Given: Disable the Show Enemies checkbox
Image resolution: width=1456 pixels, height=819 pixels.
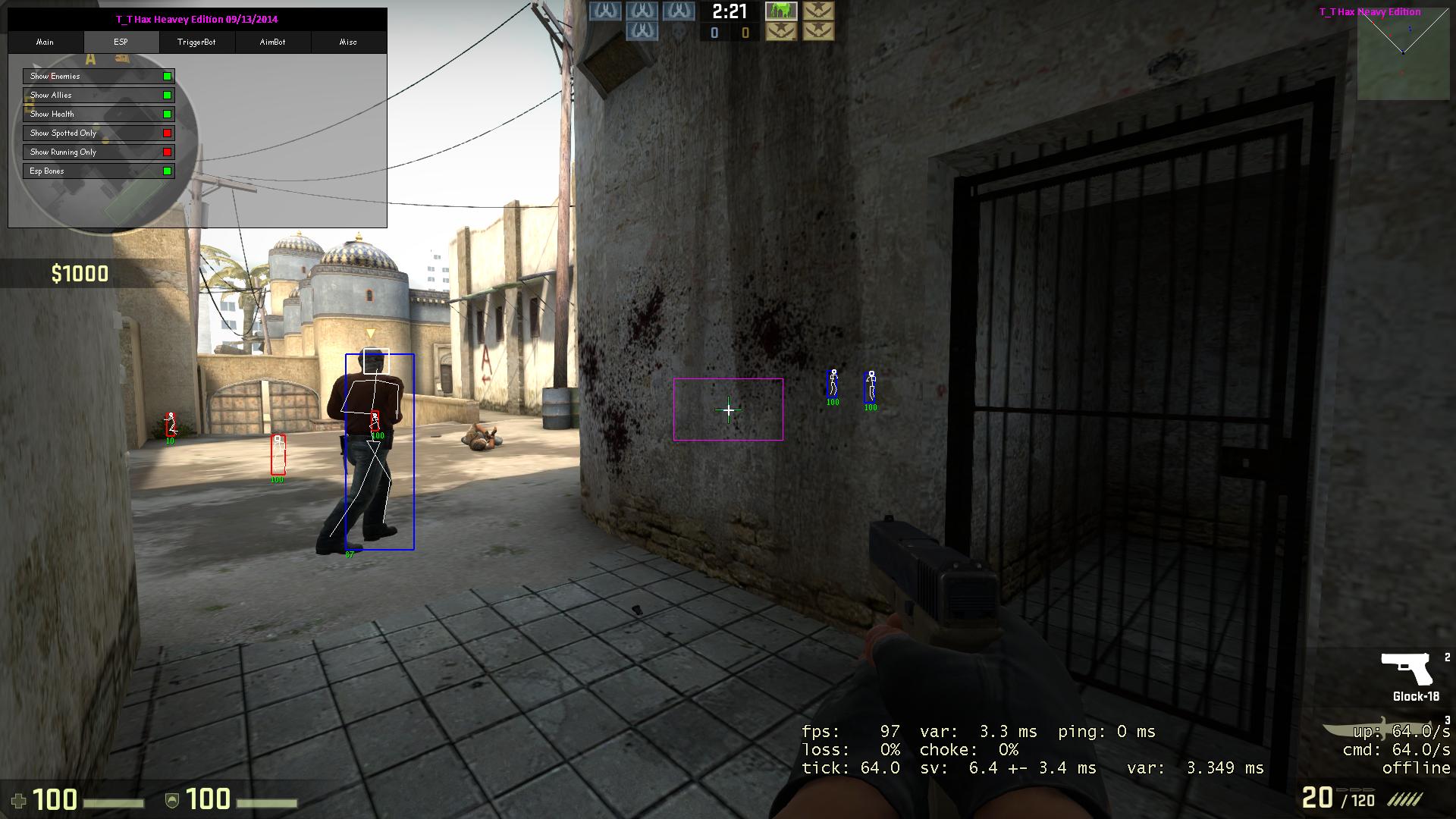Looking at the screenshot, I should 167,76.
